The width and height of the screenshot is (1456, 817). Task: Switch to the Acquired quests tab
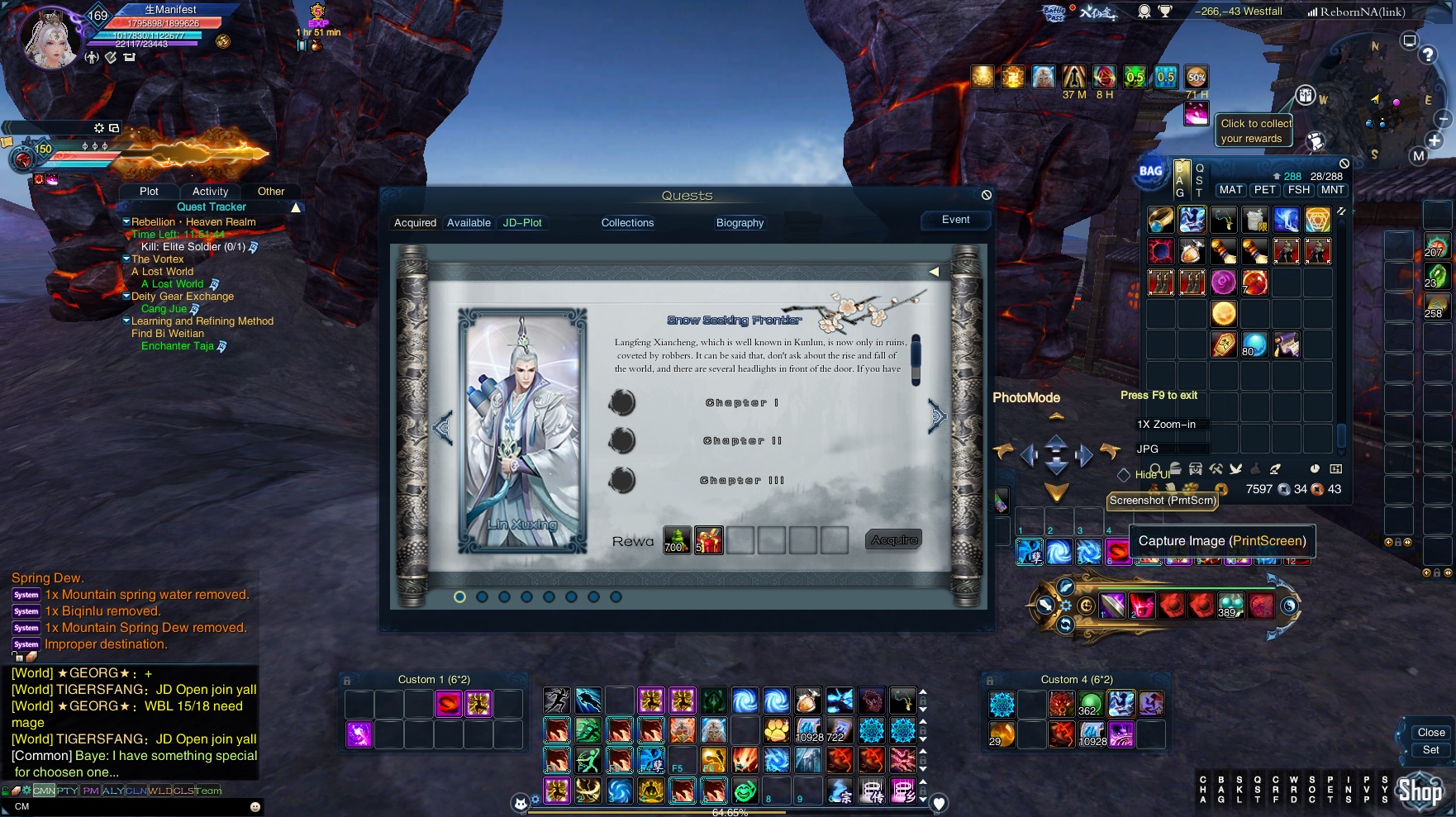[x=415, y=223]
